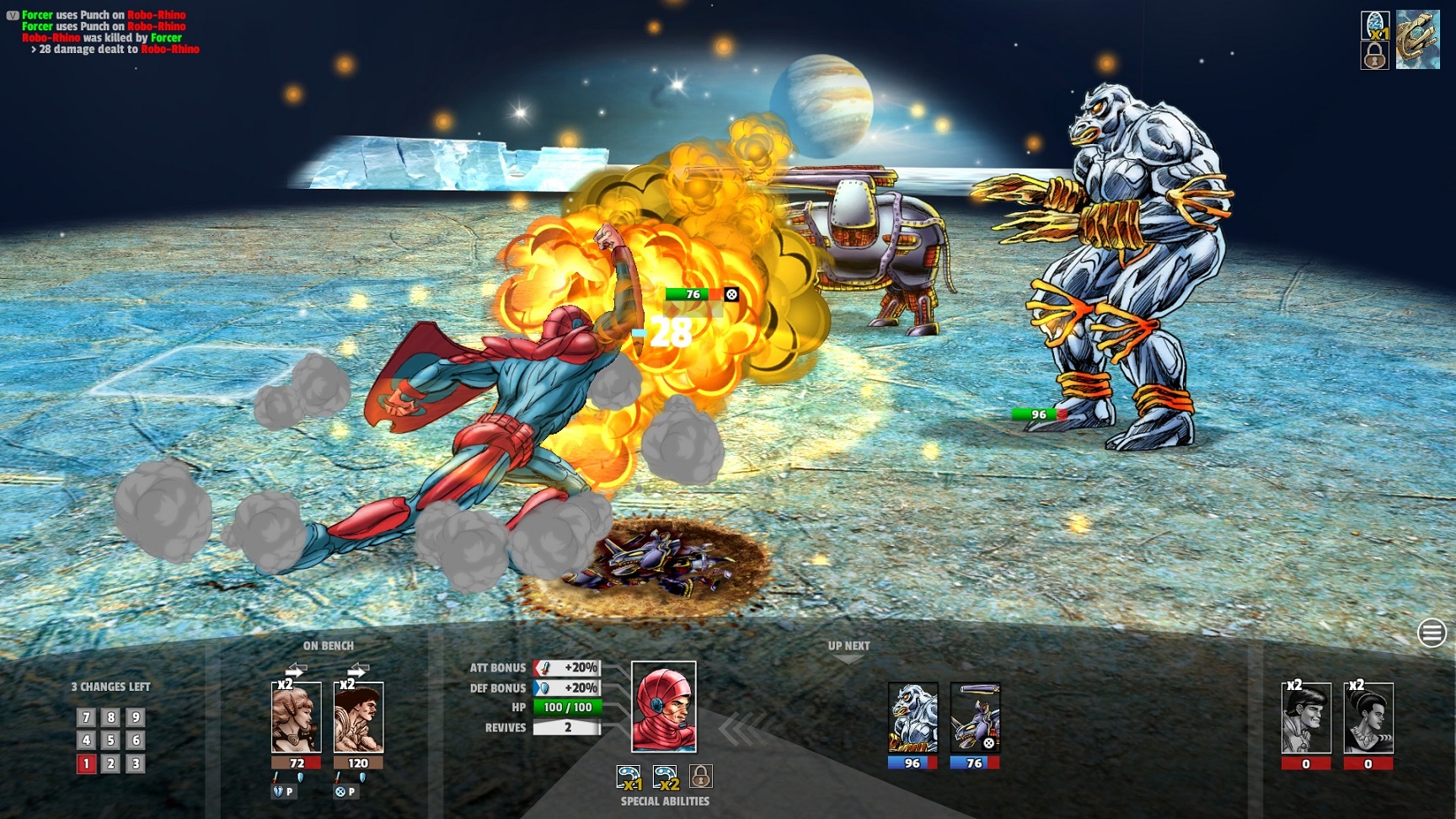The image size is (1456, 819).
Task: Click the defeated enemy woman portrait
Action: (1368, 717)
